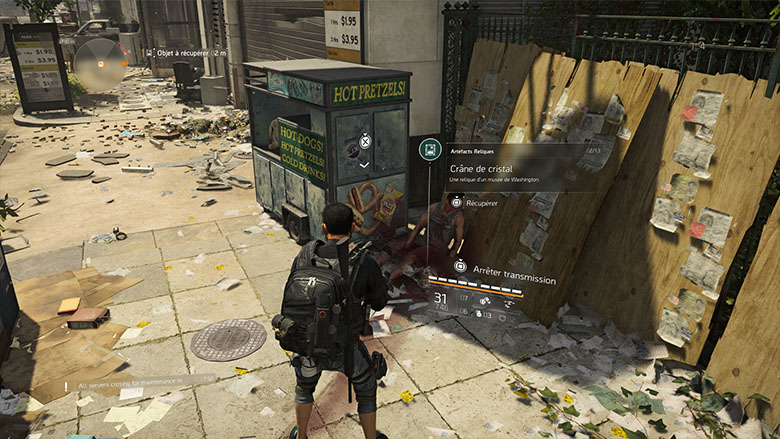
Task: Open the circular minimap
Action: tap(100, 62)
